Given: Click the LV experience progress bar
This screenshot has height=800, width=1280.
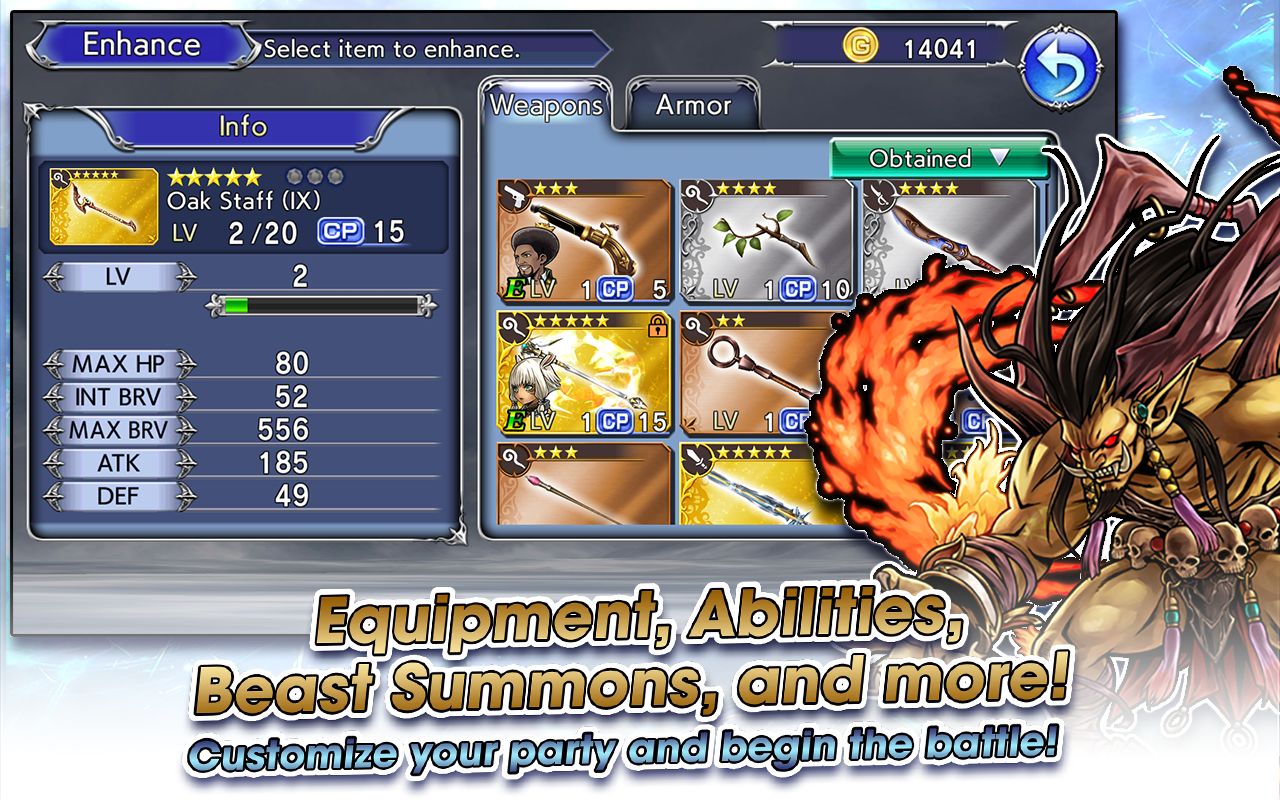Looking at the screenshot, I should coord(320,303).
